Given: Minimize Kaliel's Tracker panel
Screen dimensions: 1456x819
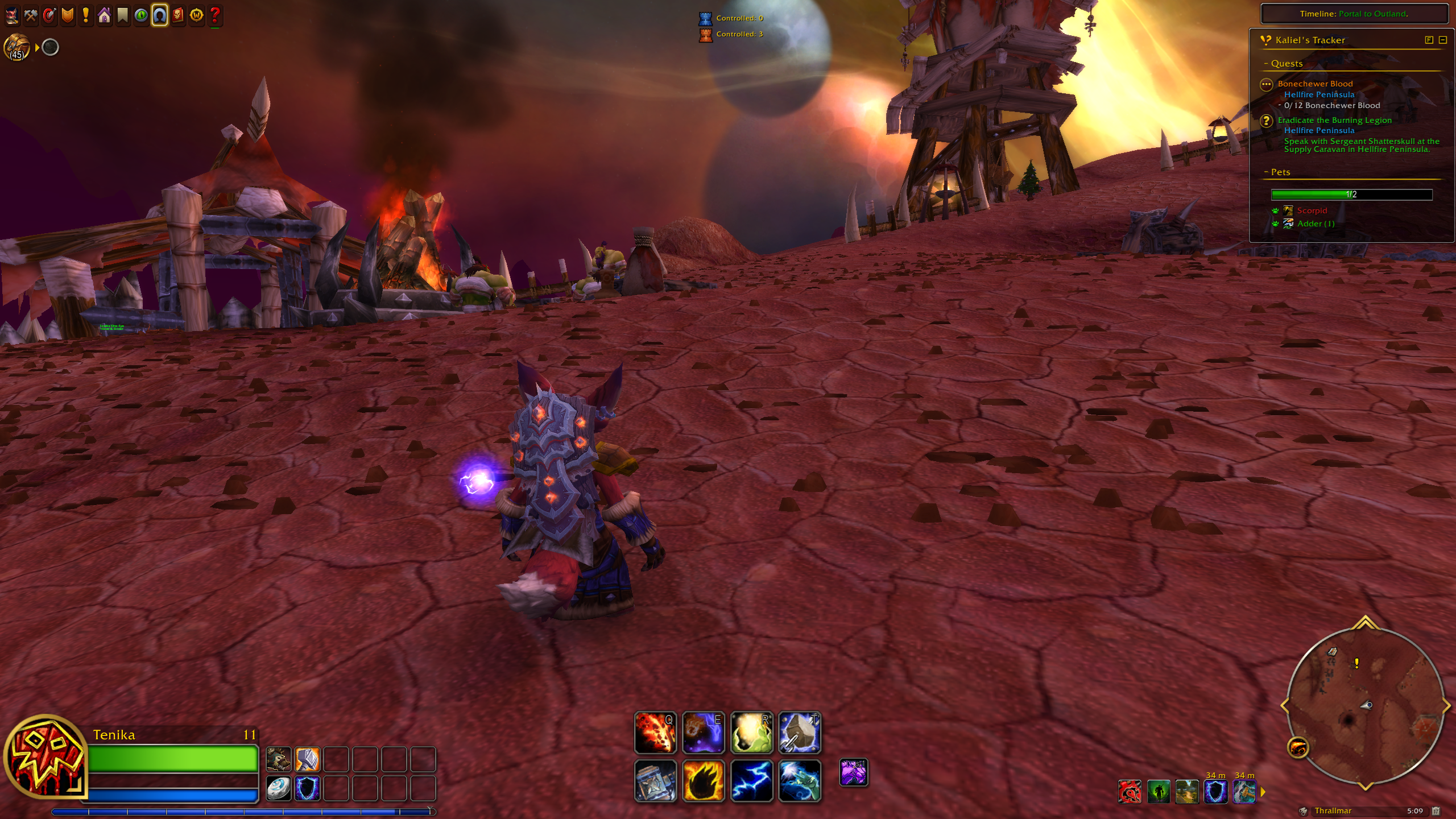Looking at the screenshot, I should [x=1442, y=40].
